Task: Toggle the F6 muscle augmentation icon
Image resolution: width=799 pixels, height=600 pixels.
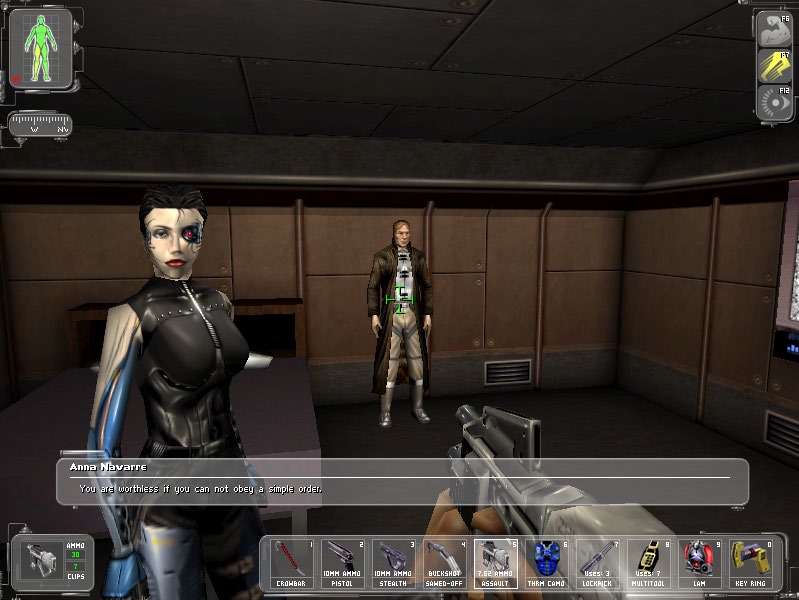Action: (x=773, y=29)
